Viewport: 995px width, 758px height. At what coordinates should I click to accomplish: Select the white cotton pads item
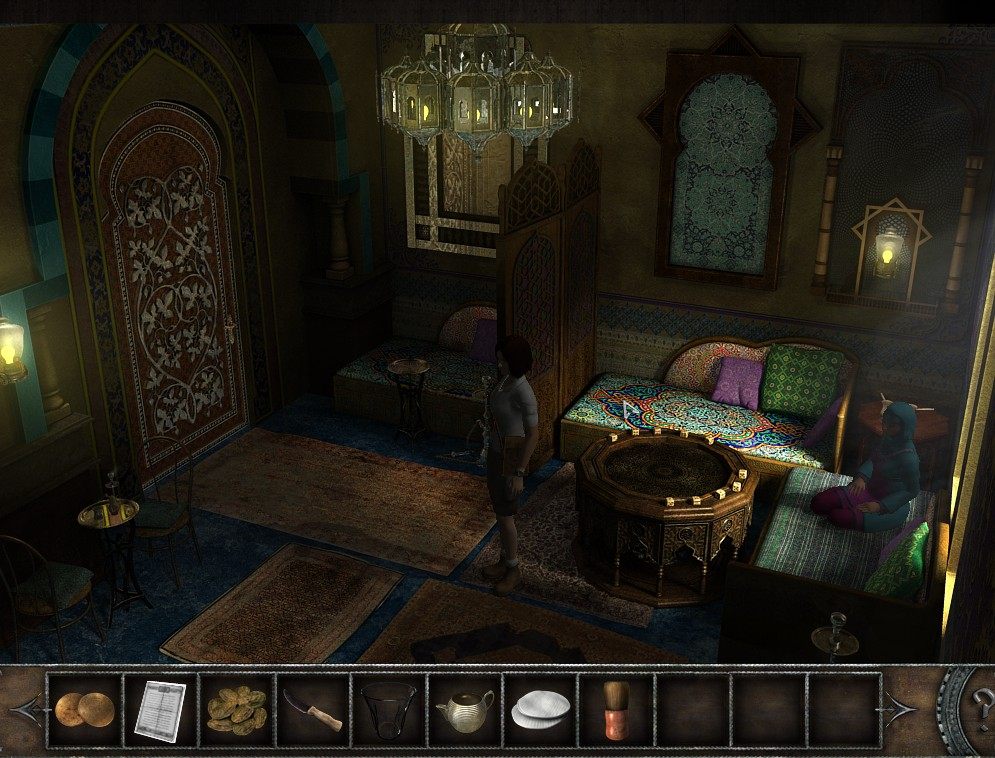coord(541,710)
